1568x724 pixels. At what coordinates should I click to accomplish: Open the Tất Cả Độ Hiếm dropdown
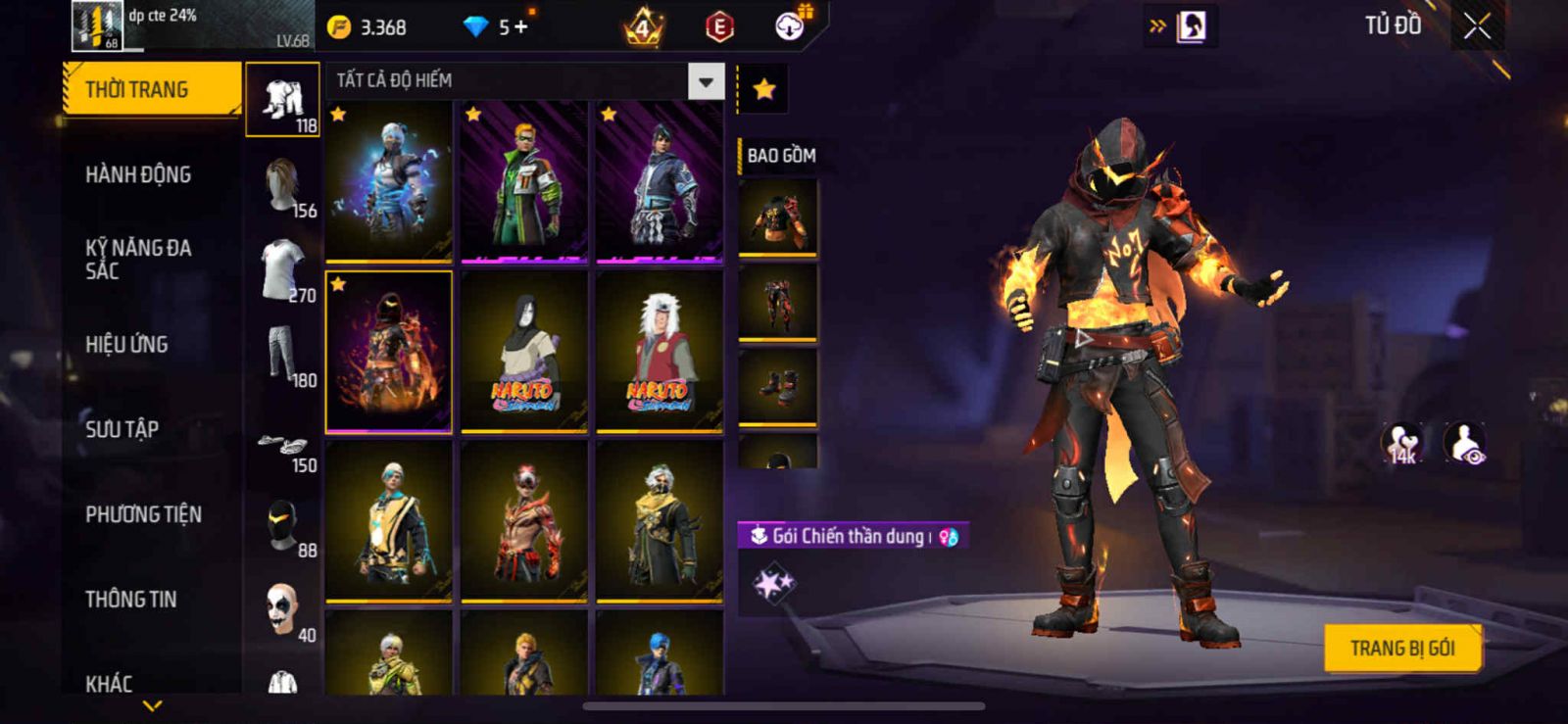tap(706, 81)
